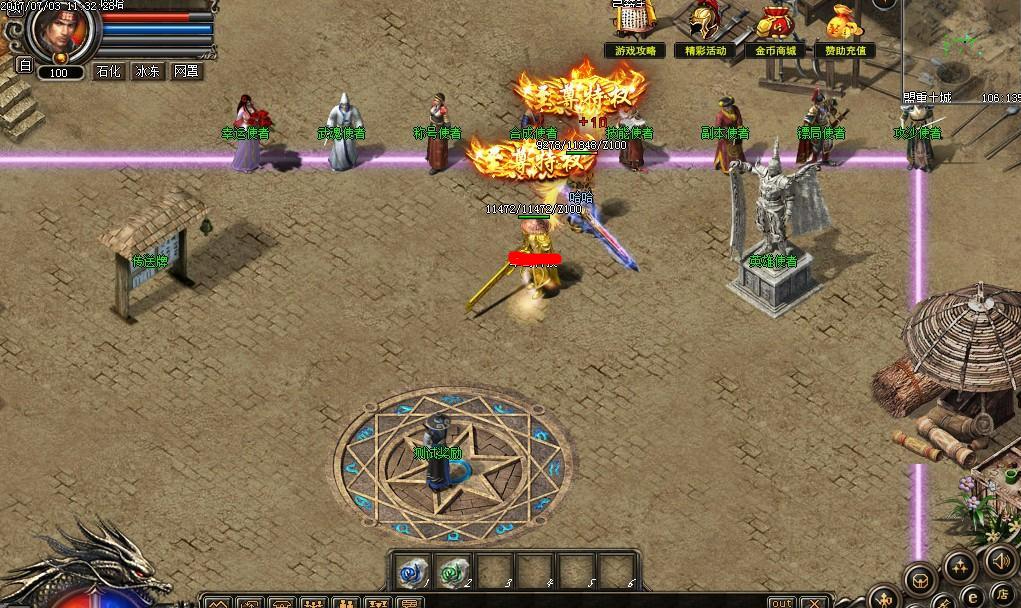Use the green scroll in hotbar slot 2
This screenshot has height=608, width=1021.
point(454,569)
